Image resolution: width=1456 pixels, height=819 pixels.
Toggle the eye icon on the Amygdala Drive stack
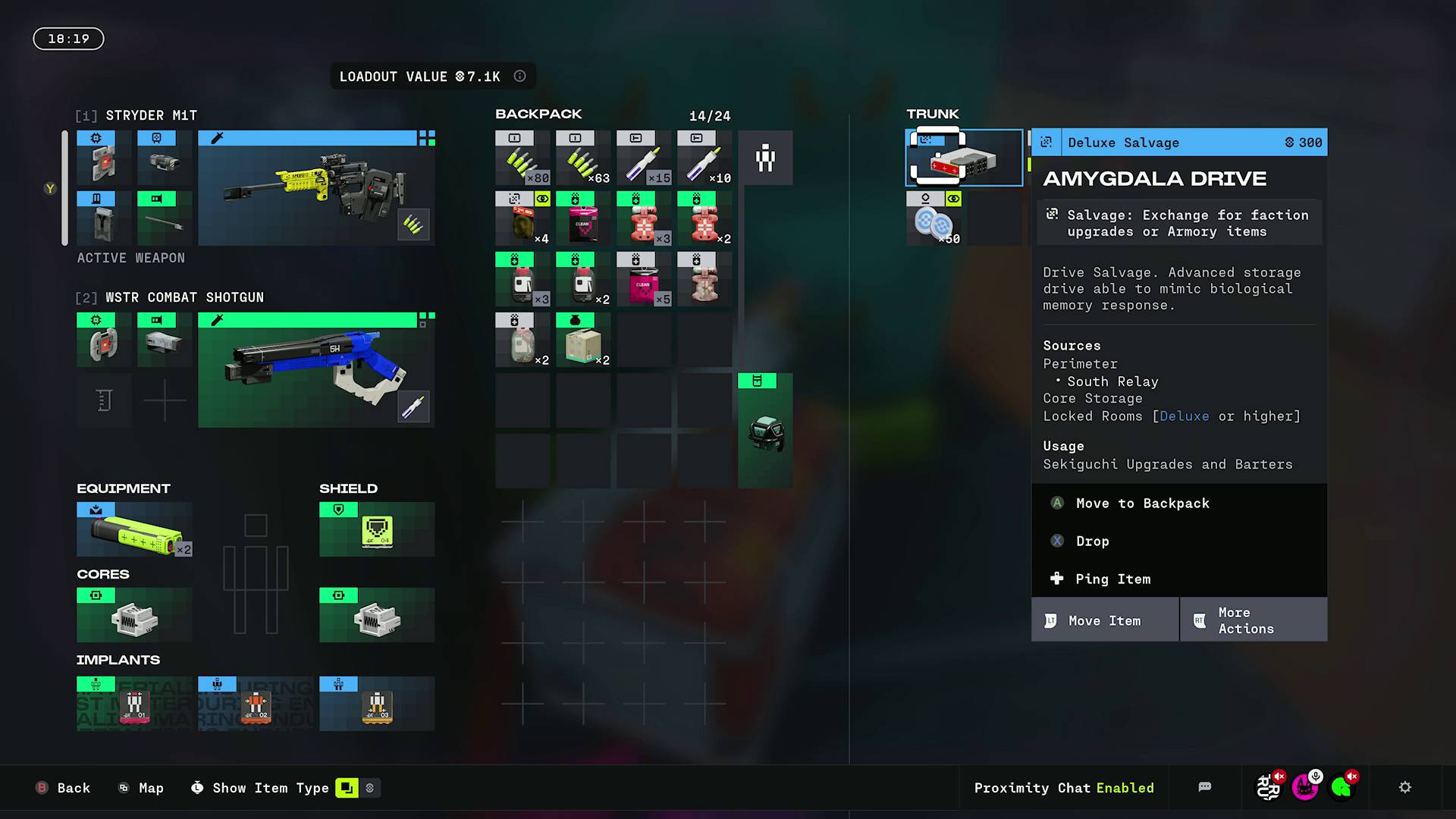coord(953,199)
